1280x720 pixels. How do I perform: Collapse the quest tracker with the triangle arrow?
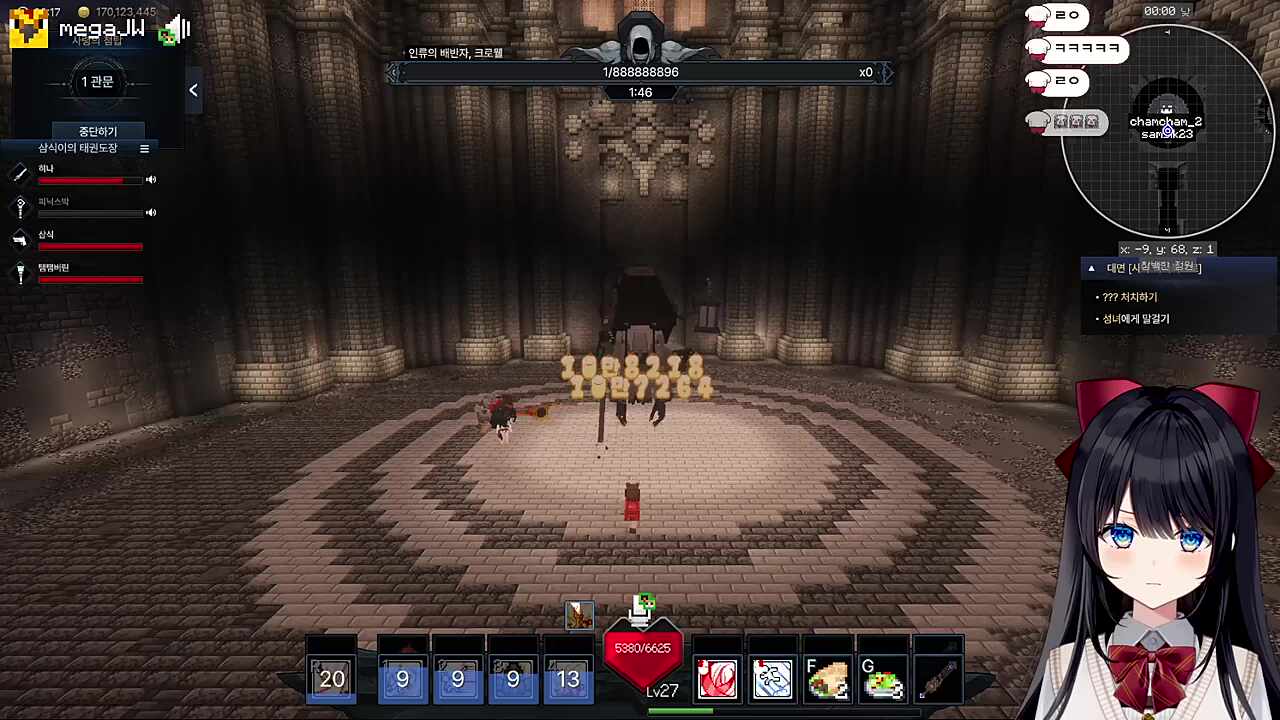click(1091, 268)
